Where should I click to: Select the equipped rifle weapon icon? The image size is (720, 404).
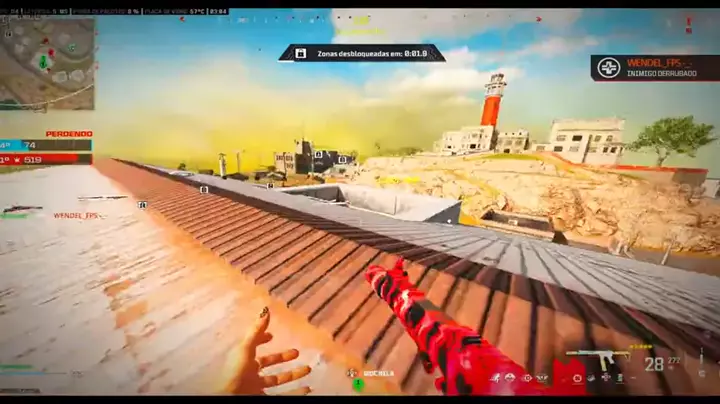point(598,358)
